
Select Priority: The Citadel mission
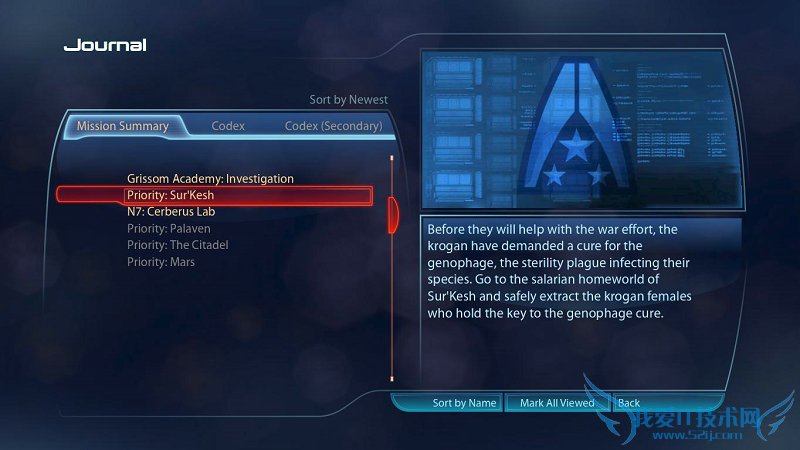coord(178,245)
